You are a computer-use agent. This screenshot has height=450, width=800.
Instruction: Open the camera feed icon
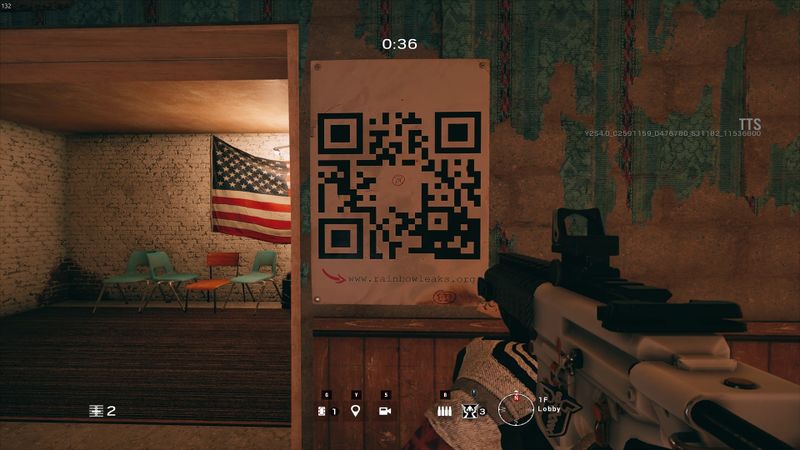pos(385,411)
